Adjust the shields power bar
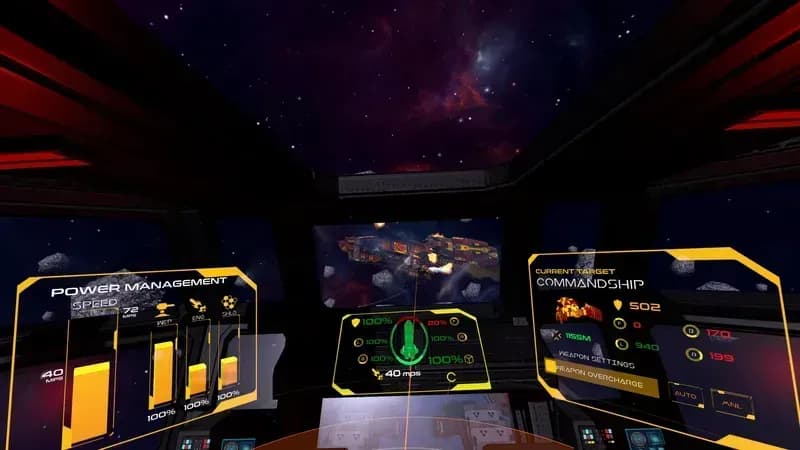The width and height of the screenshot is (800, 450). click(x=229, y=372)
